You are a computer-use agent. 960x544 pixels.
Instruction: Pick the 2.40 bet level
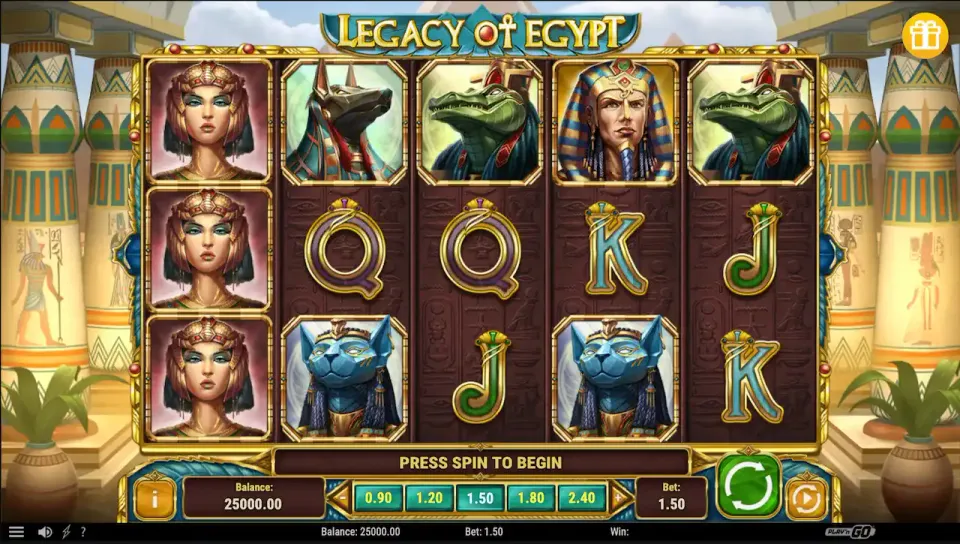click(582, 497)
